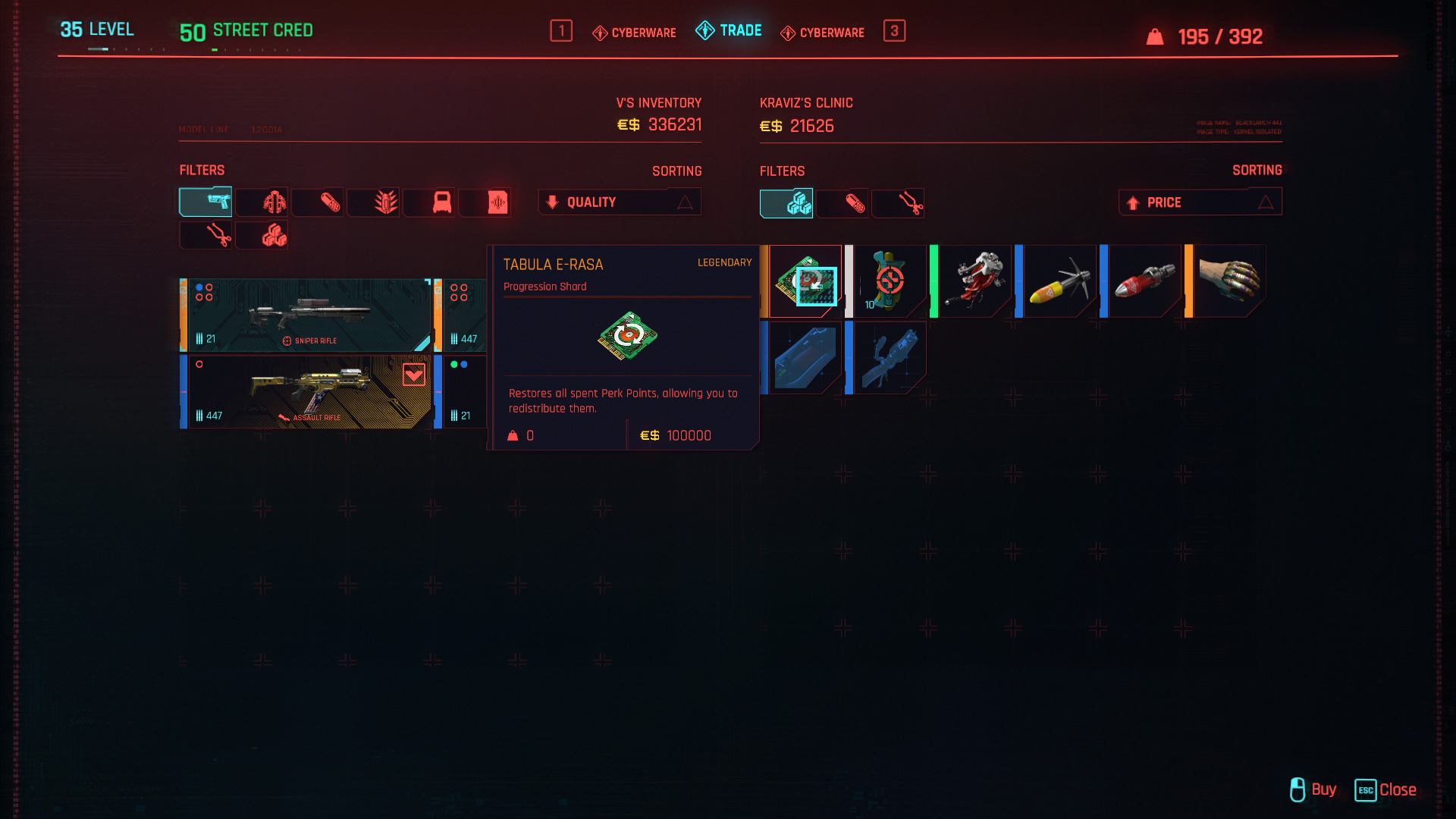Image resolution: width=1456 pixels, height=819 pixels.
Task: Select the sniper rifle in V's inventory
Action: pyautogui.click(x=307, y=315)
